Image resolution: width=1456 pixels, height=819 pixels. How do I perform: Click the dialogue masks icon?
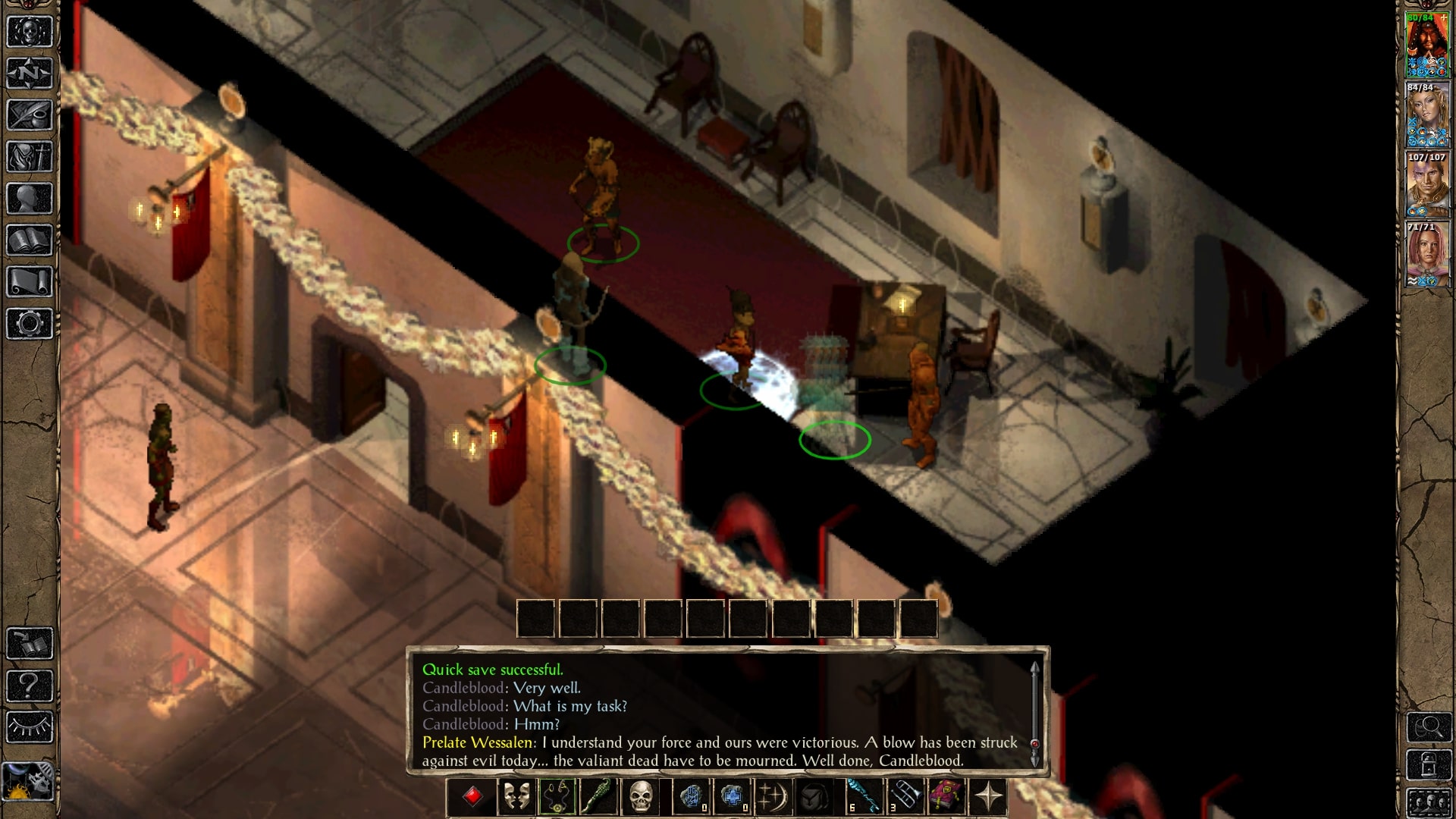pos(516,795)
